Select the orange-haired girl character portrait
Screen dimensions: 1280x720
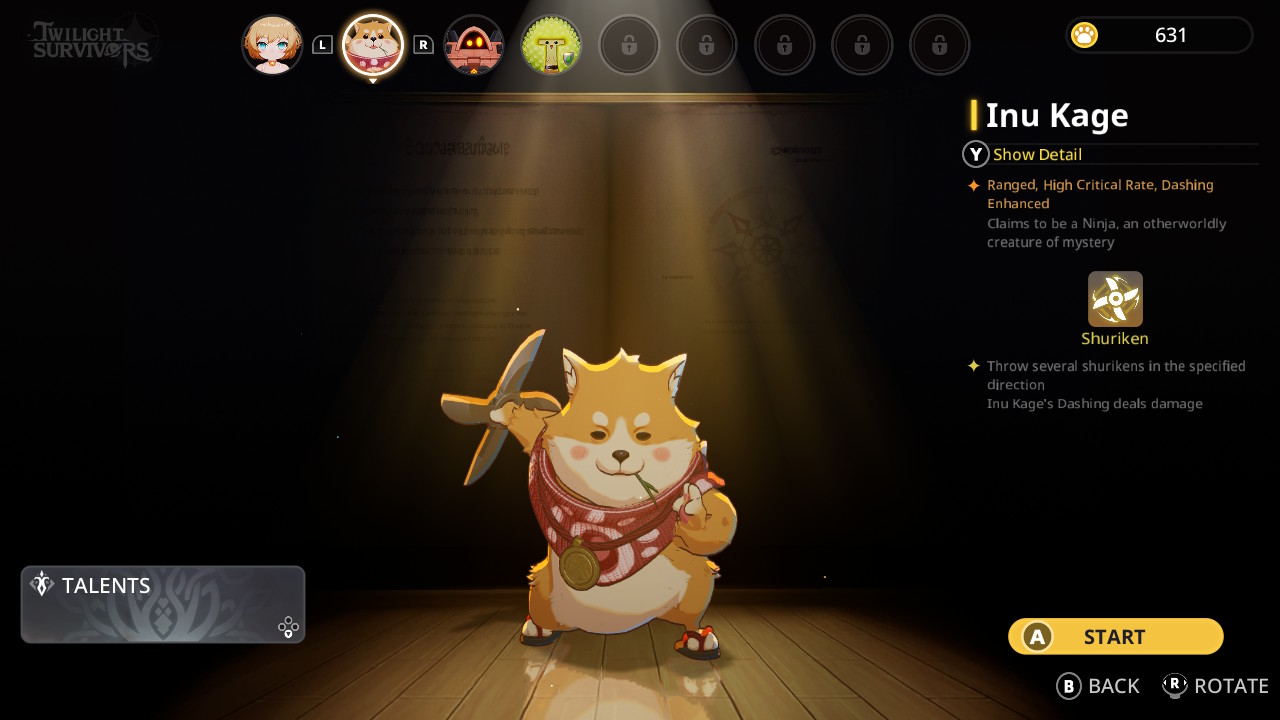click(272, 44)
